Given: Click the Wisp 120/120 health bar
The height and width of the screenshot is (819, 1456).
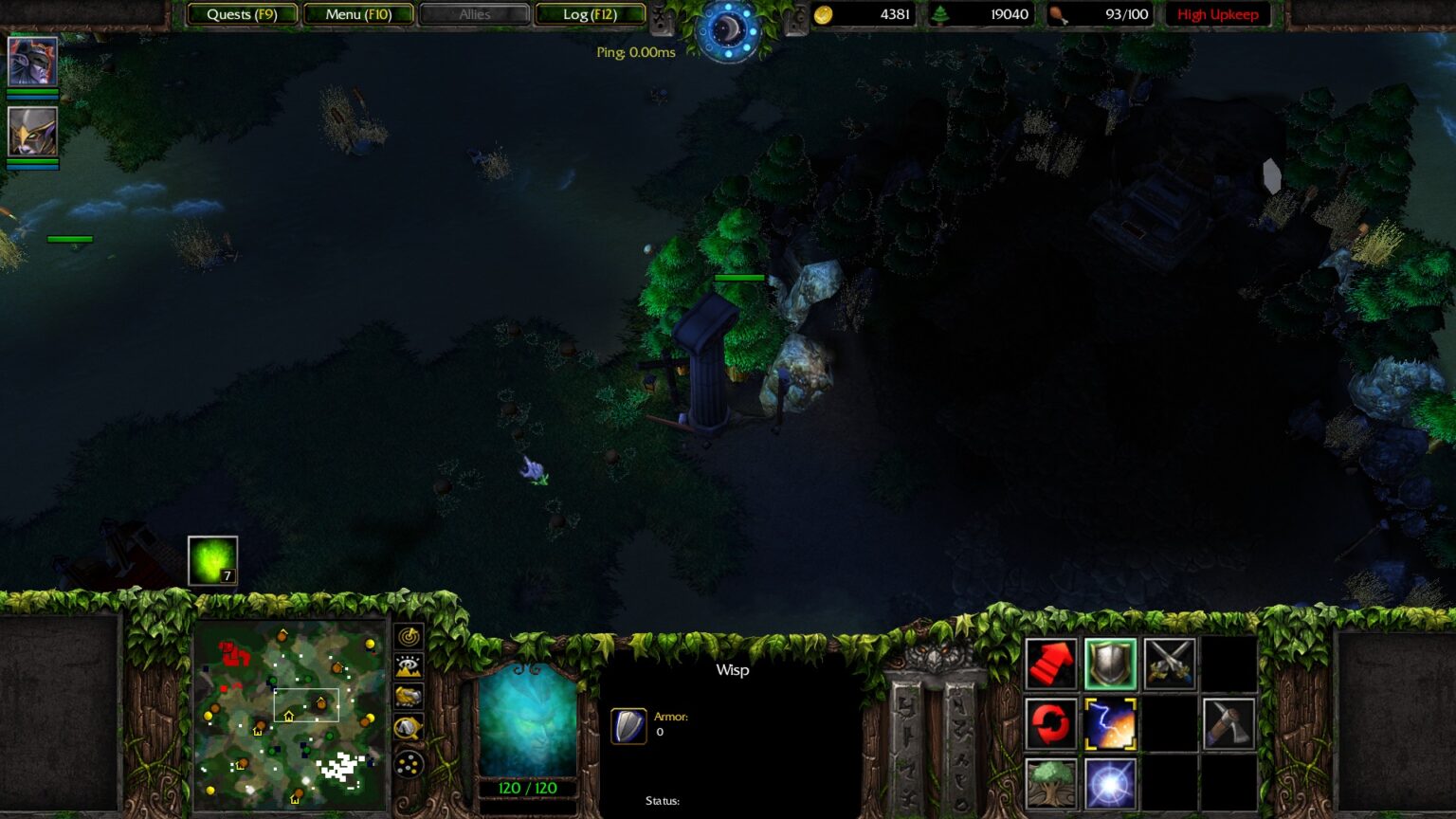Looking at the screenshot, I should 527,786.
